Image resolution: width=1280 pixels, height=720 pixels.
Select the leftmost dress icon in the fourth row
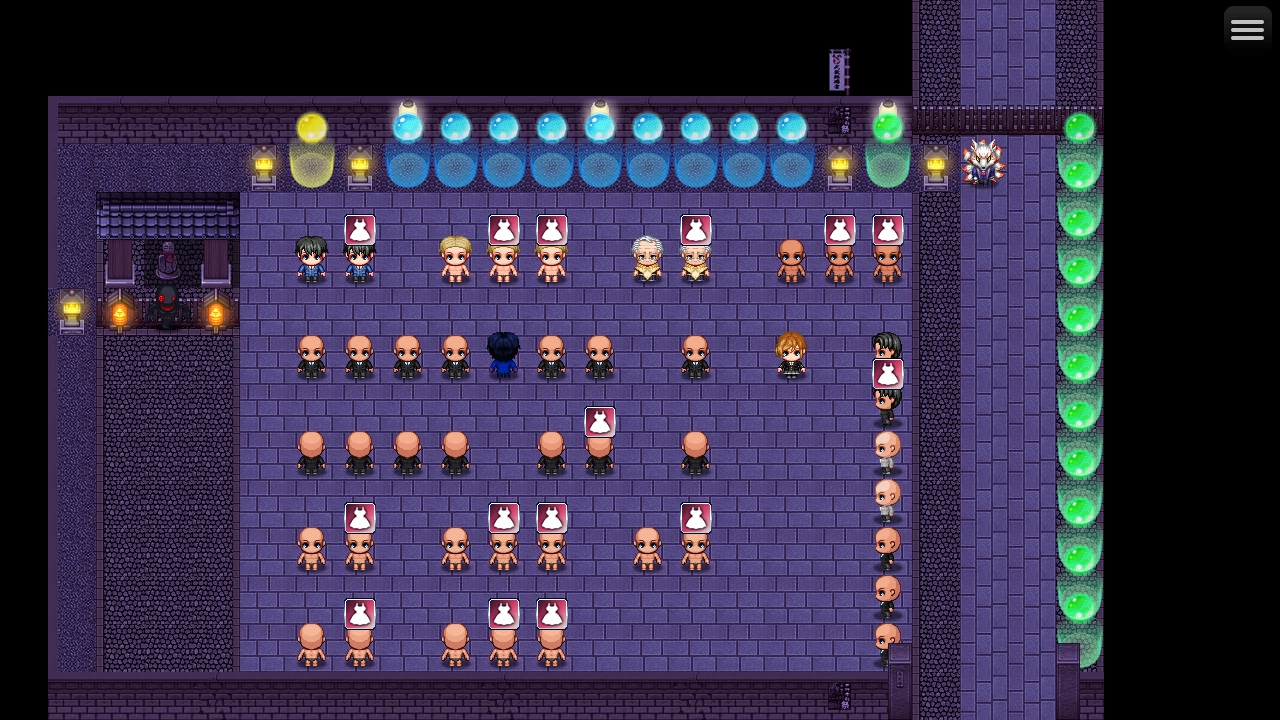(x=360, y=517)
